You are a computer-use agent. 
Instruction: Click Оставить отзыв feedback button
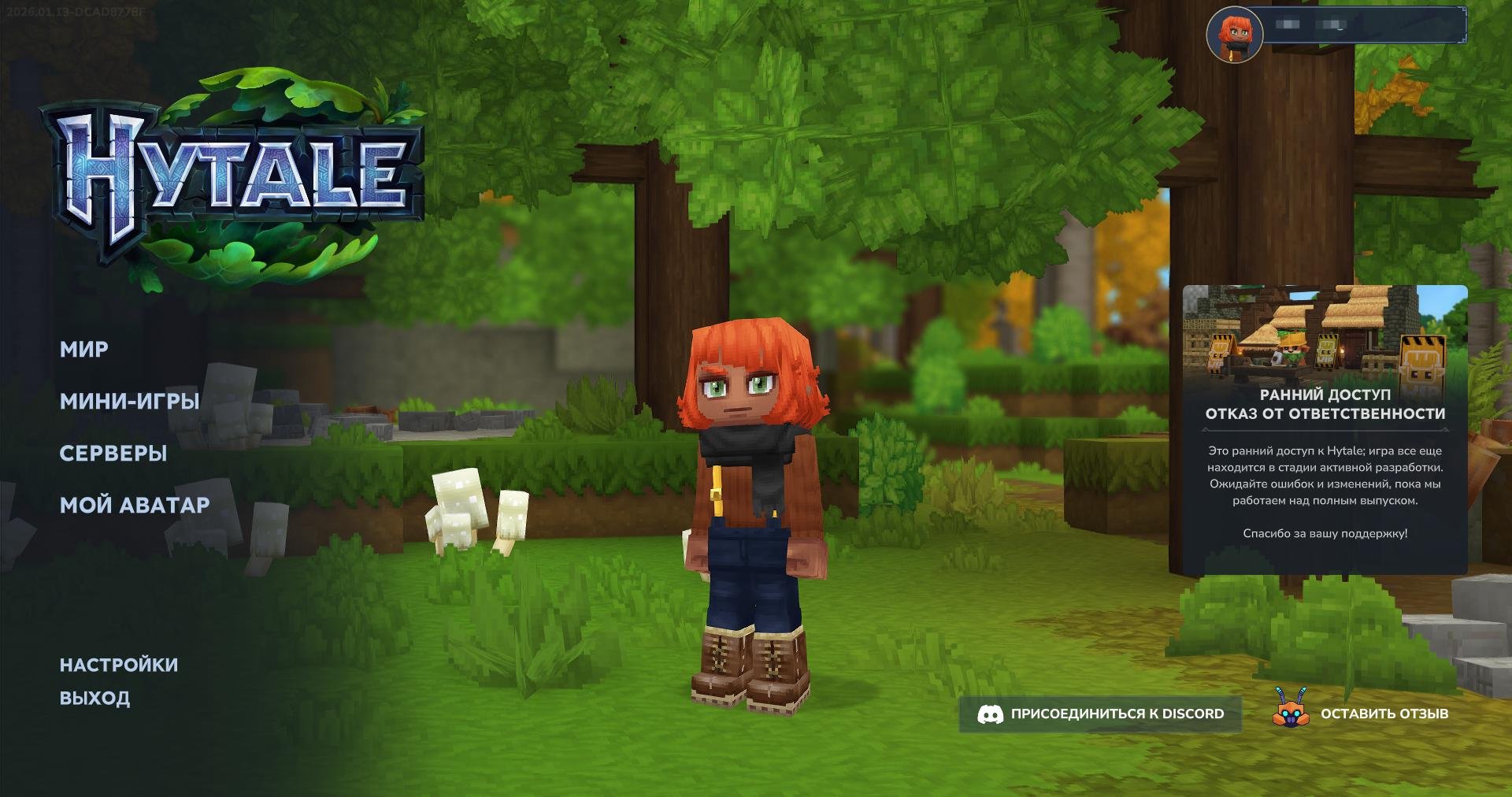tap(1362, 714)
